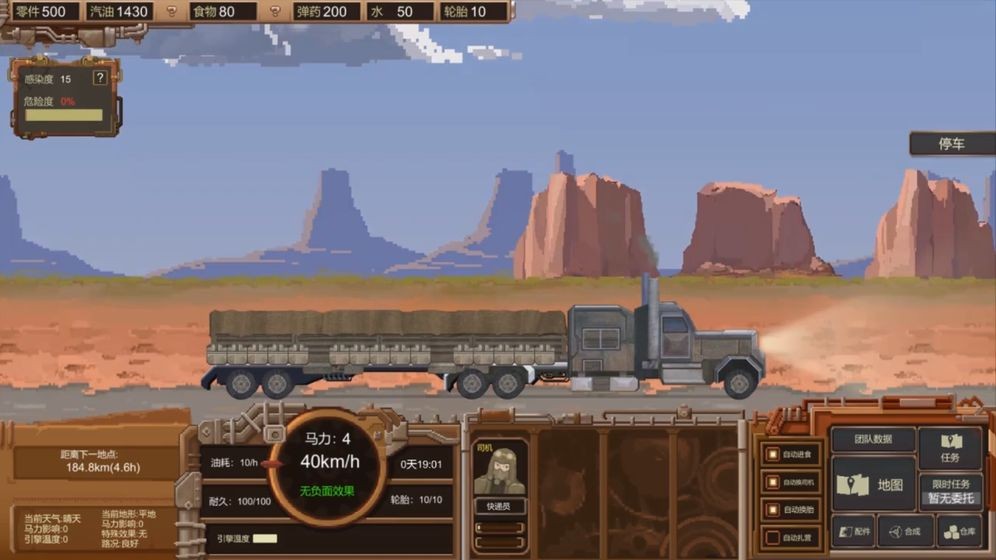Open the 团队数据 team data panel
This screenshot has width=996, height=560.
tap(873, 440)
